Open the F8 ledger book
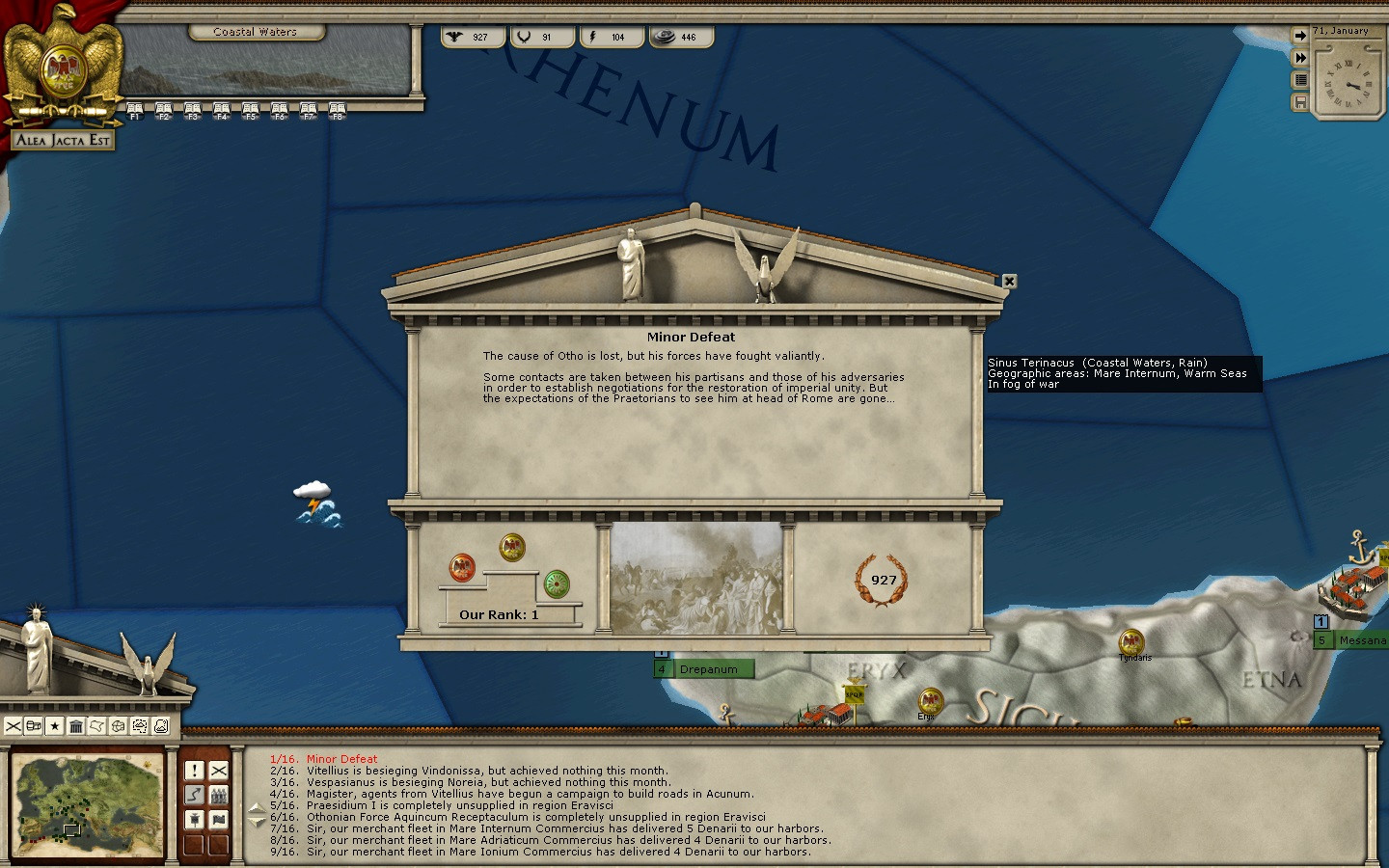 click(x=338, y=110)
